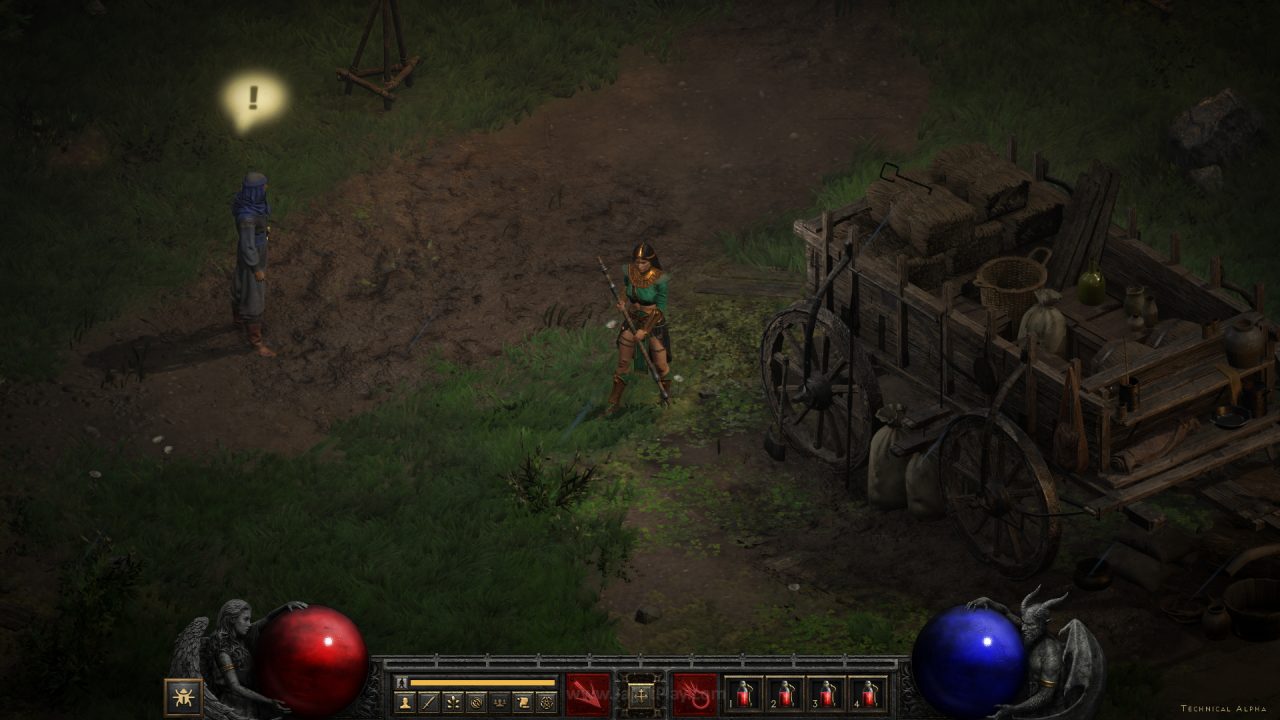Viewport: 1280px width, 720px height.
Task: Click the bug report beetle icon
Action: pos(183,696)
